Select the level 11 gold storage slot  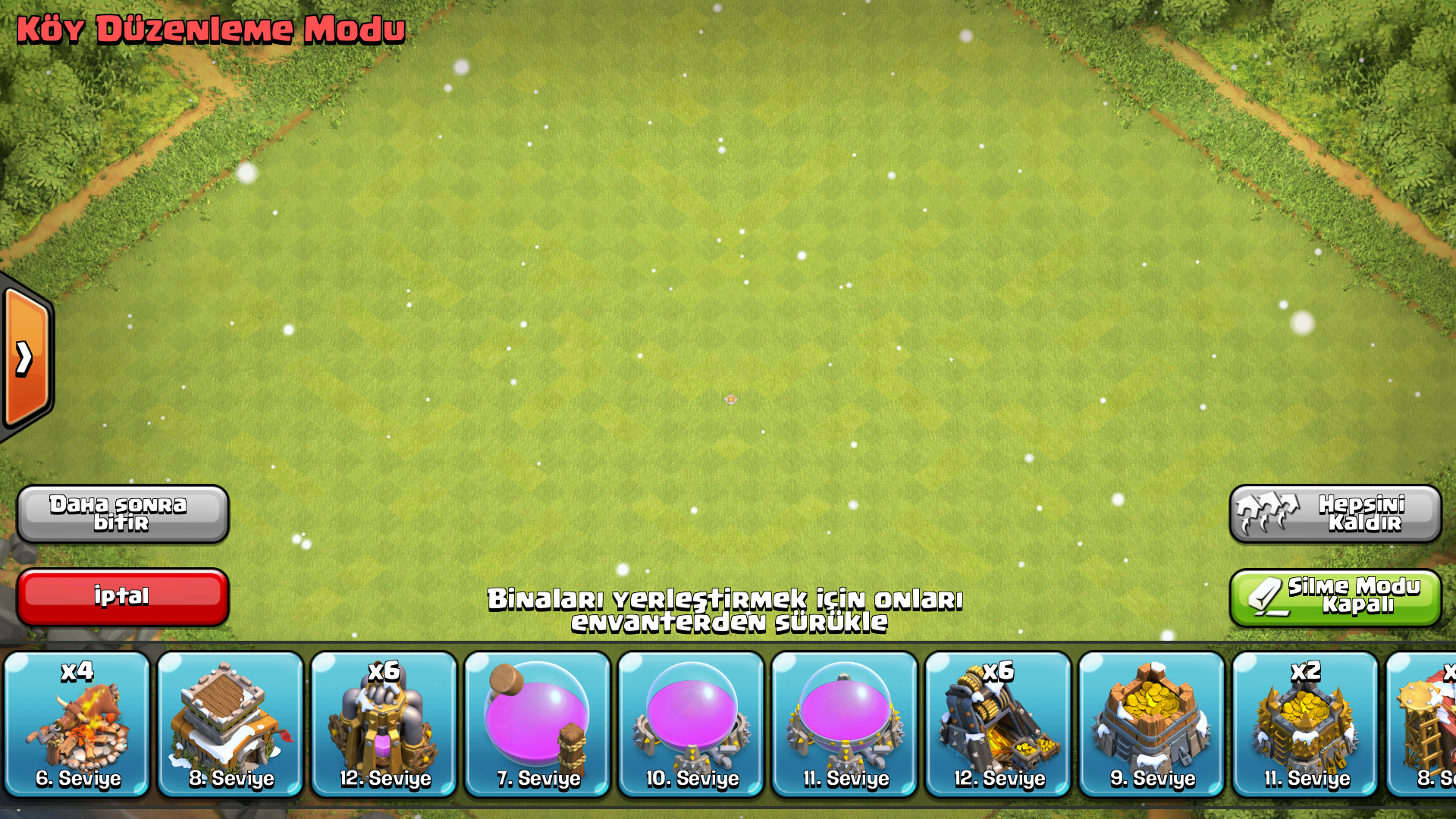pos(1306,724)
